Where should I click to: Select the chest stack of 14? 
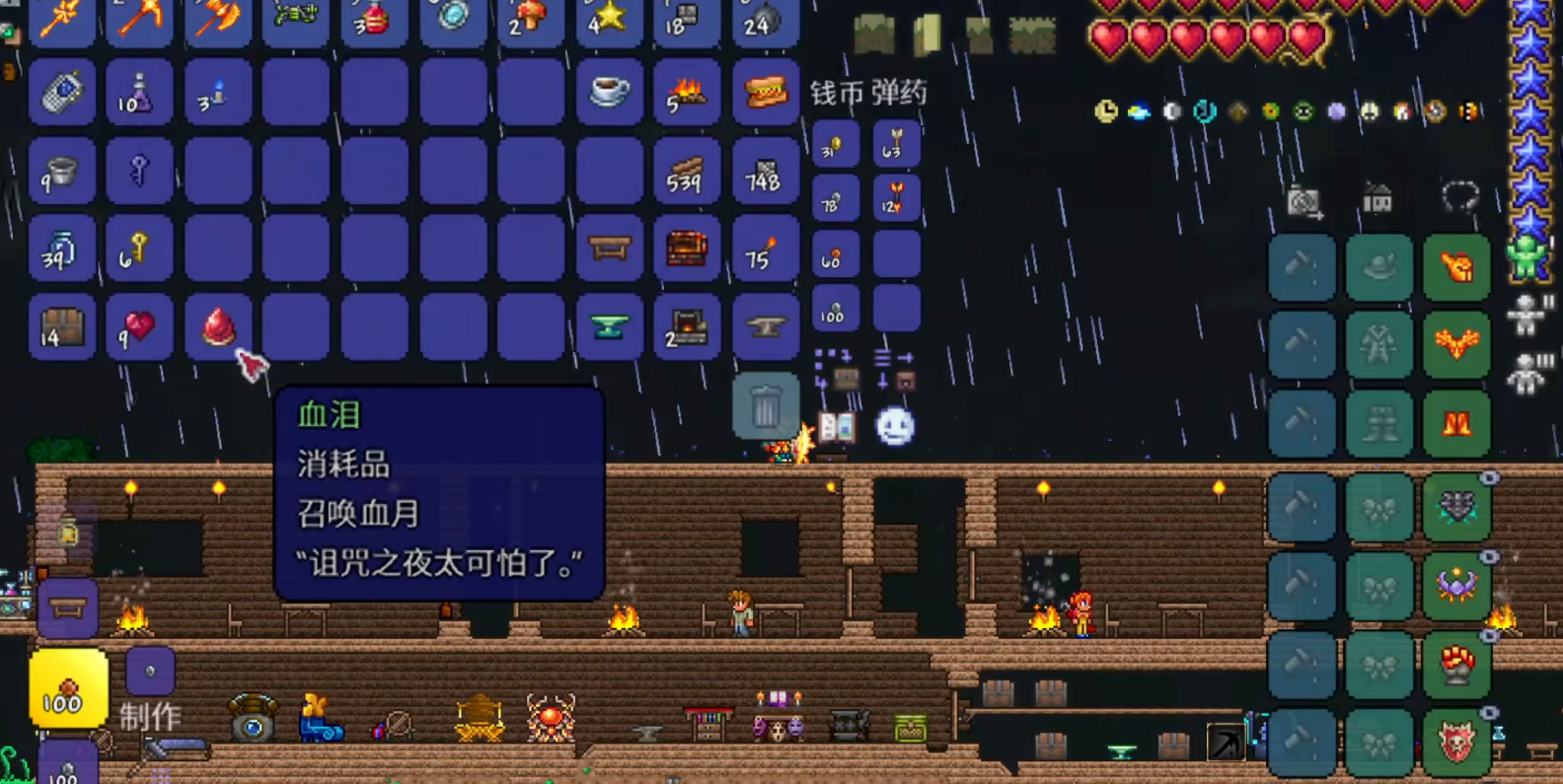[x=61, y=326]
